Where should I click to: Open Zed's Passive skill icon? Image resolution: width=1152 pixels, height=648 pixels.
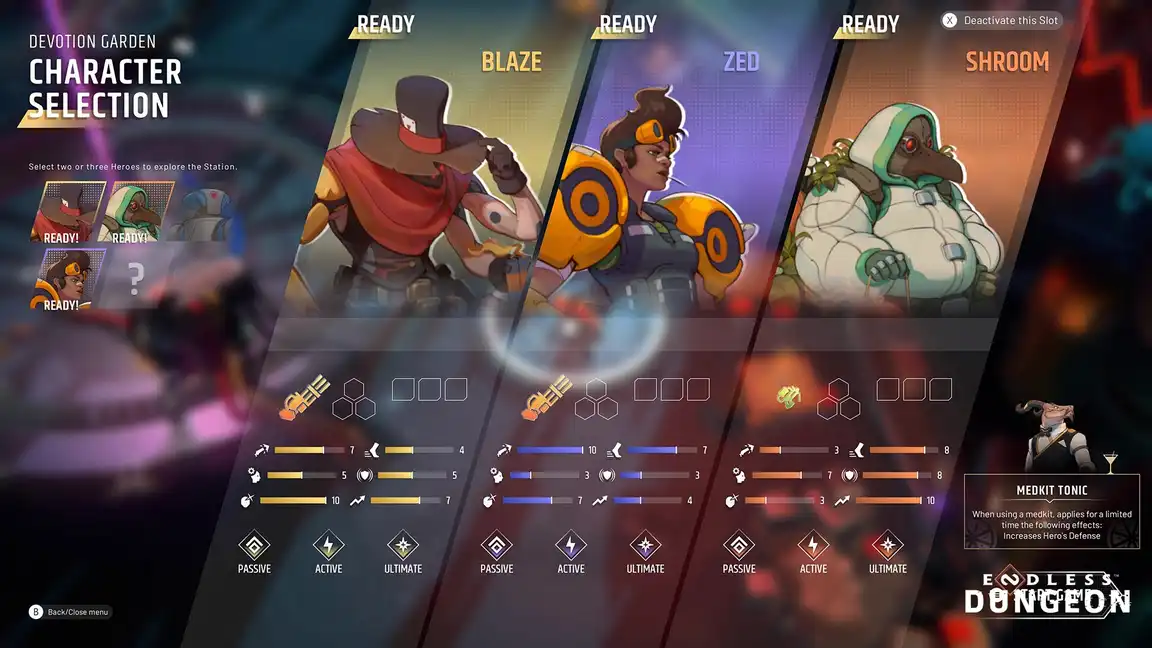click(496, 546)
